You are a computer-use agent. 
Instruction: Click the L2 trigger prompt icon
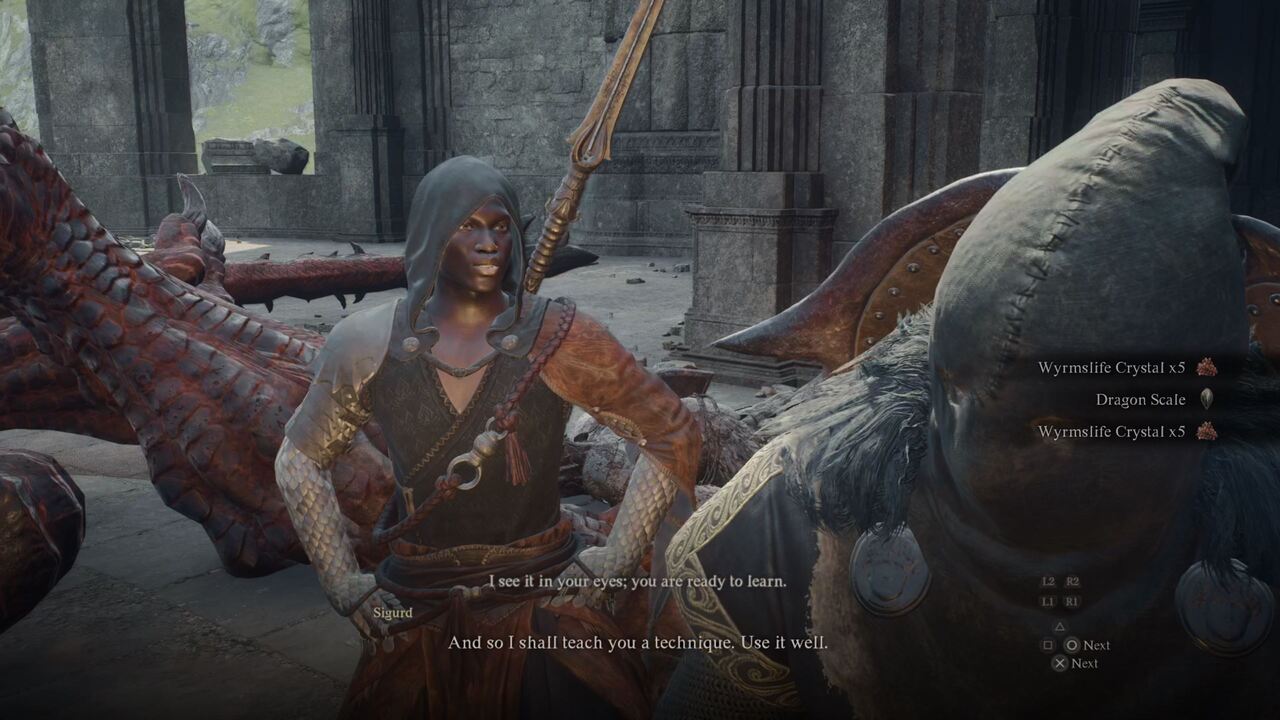point(1049,581)
